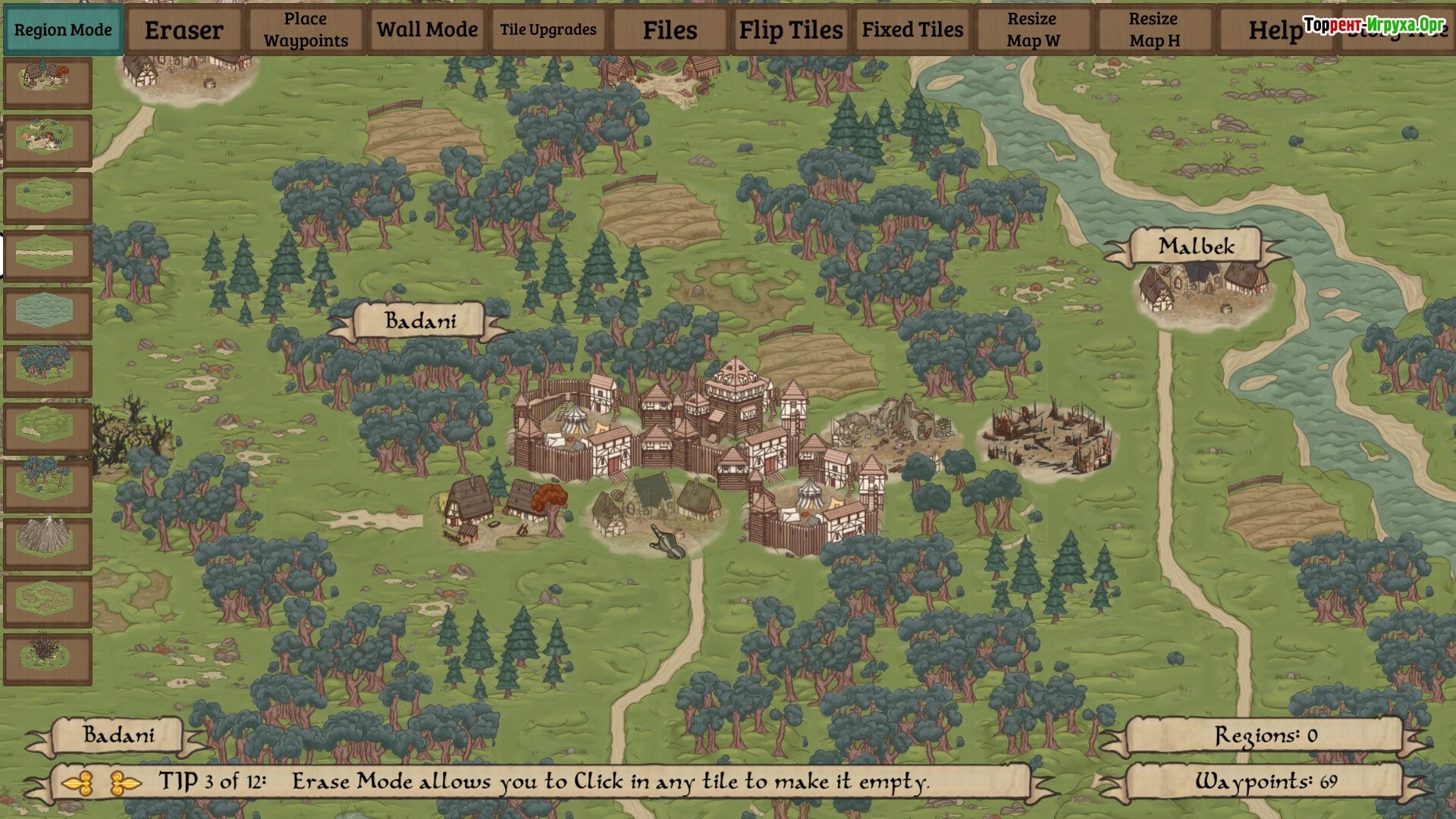Open the Files menu

pyautogui.click(x=670, y=30)
